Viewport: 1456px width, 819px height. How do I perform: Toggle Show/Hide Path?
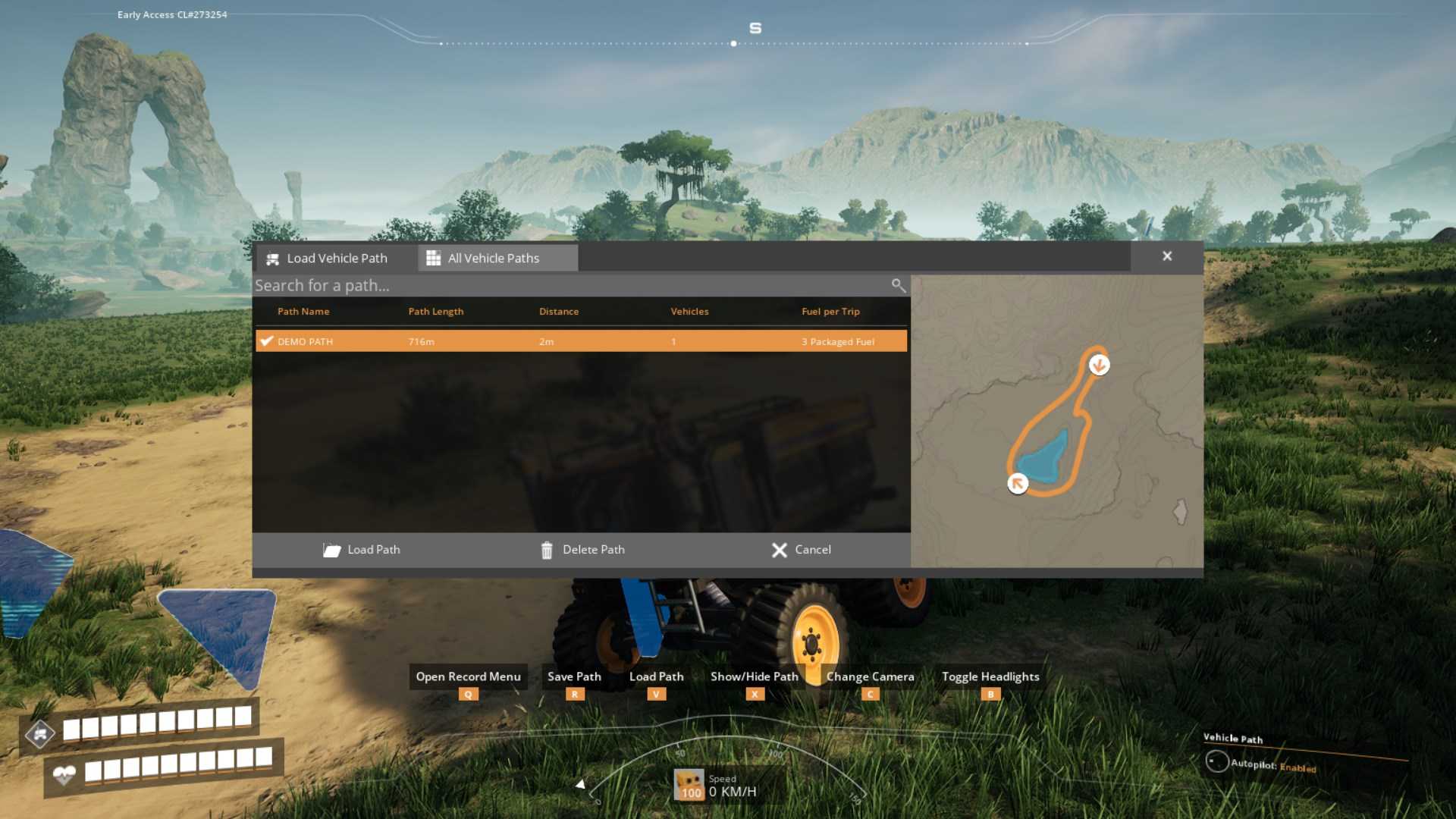(x=754, y=676)
